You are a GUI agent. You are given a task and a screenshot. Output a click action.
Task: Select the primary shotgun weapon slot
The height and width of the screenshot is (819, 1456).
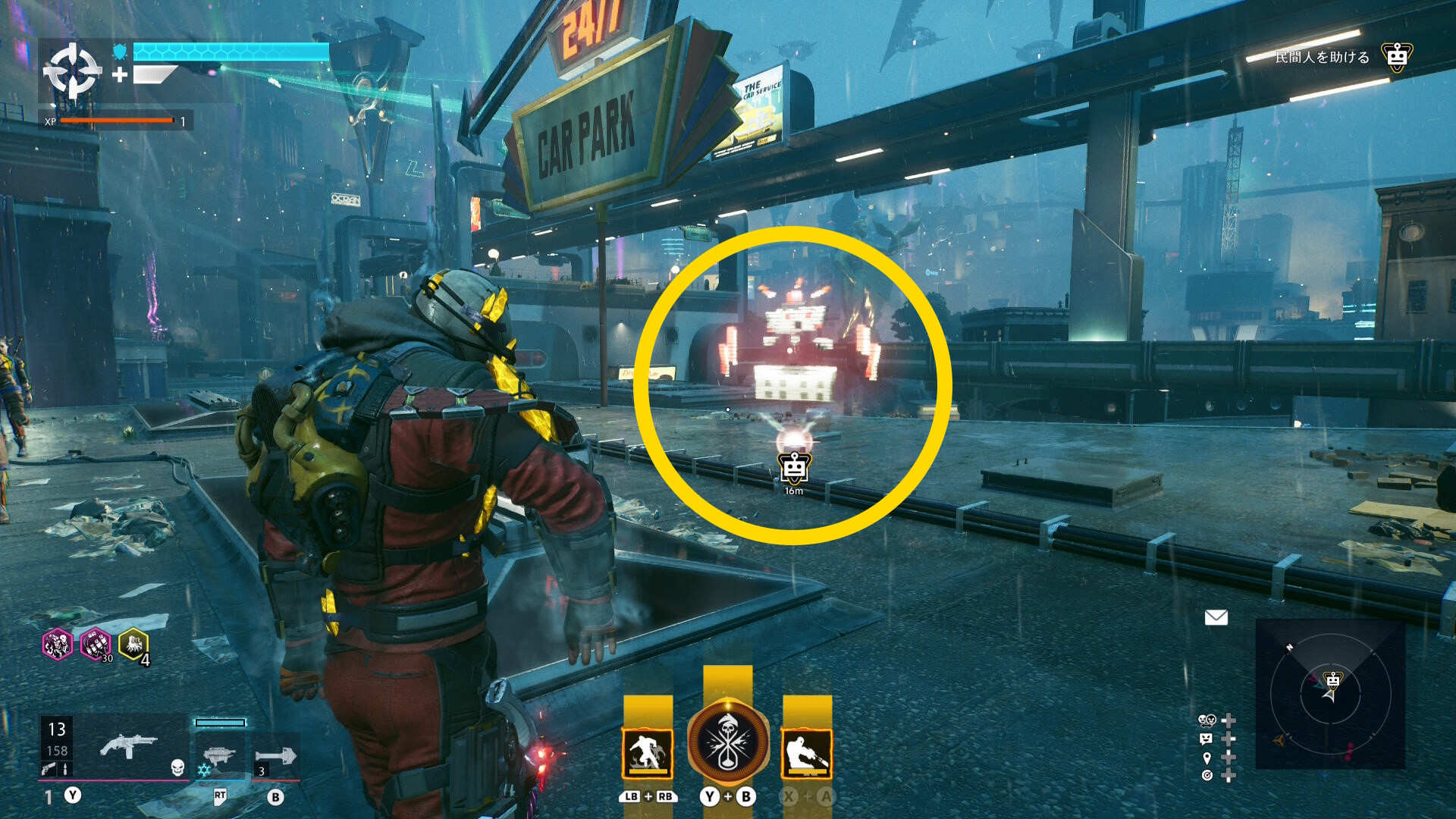(x=127, y=746)
